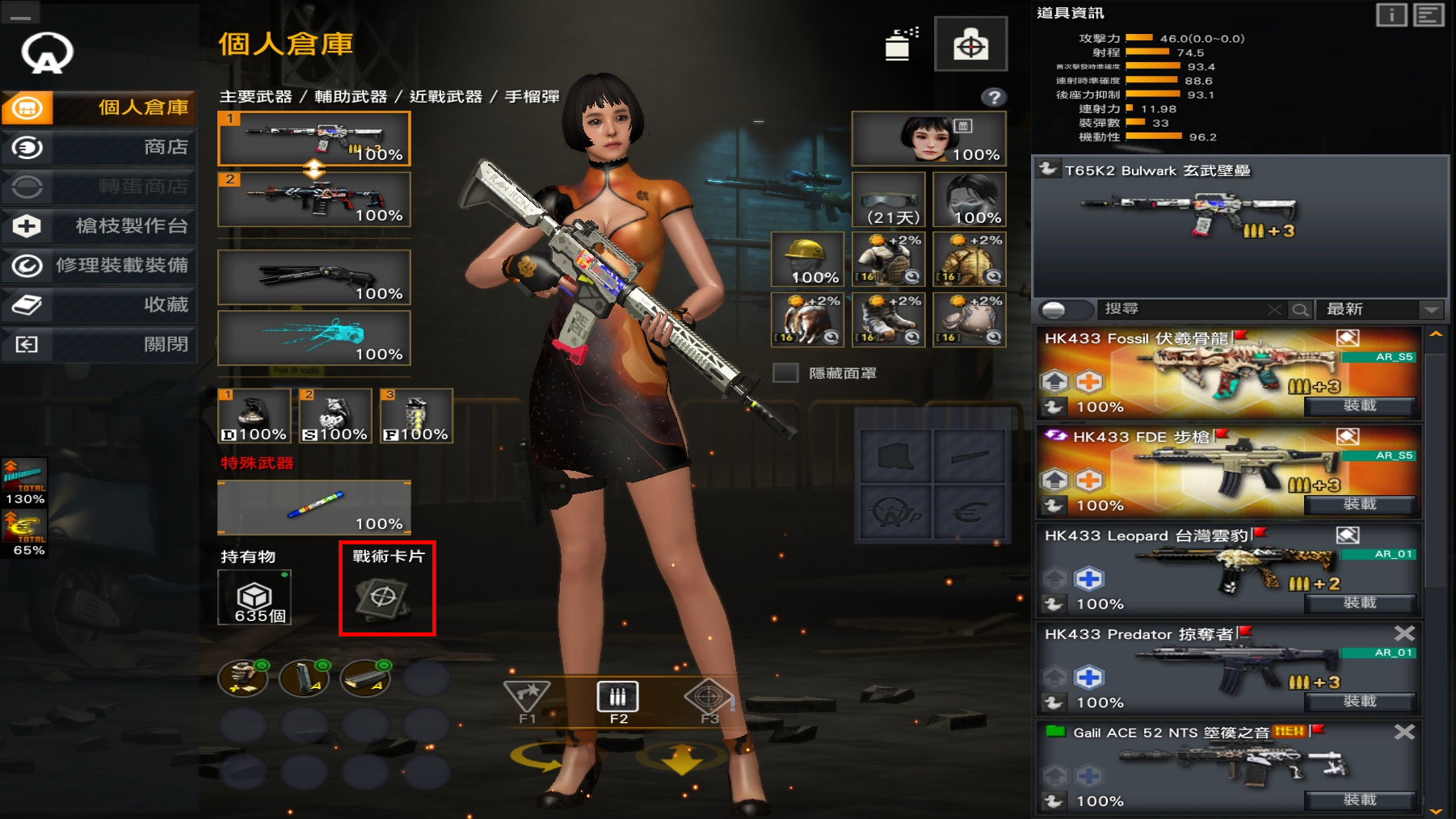This screenshot has height=819, width=1456.
Task: Select the yellow helmet equipment slot
Action: coord(807,259)
